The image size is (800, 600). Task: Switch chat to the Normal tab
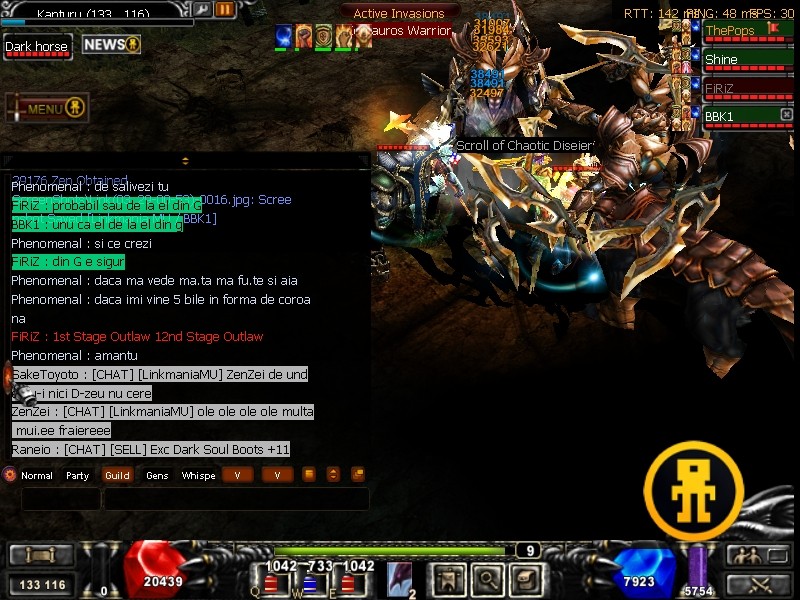tap(36, 476)
